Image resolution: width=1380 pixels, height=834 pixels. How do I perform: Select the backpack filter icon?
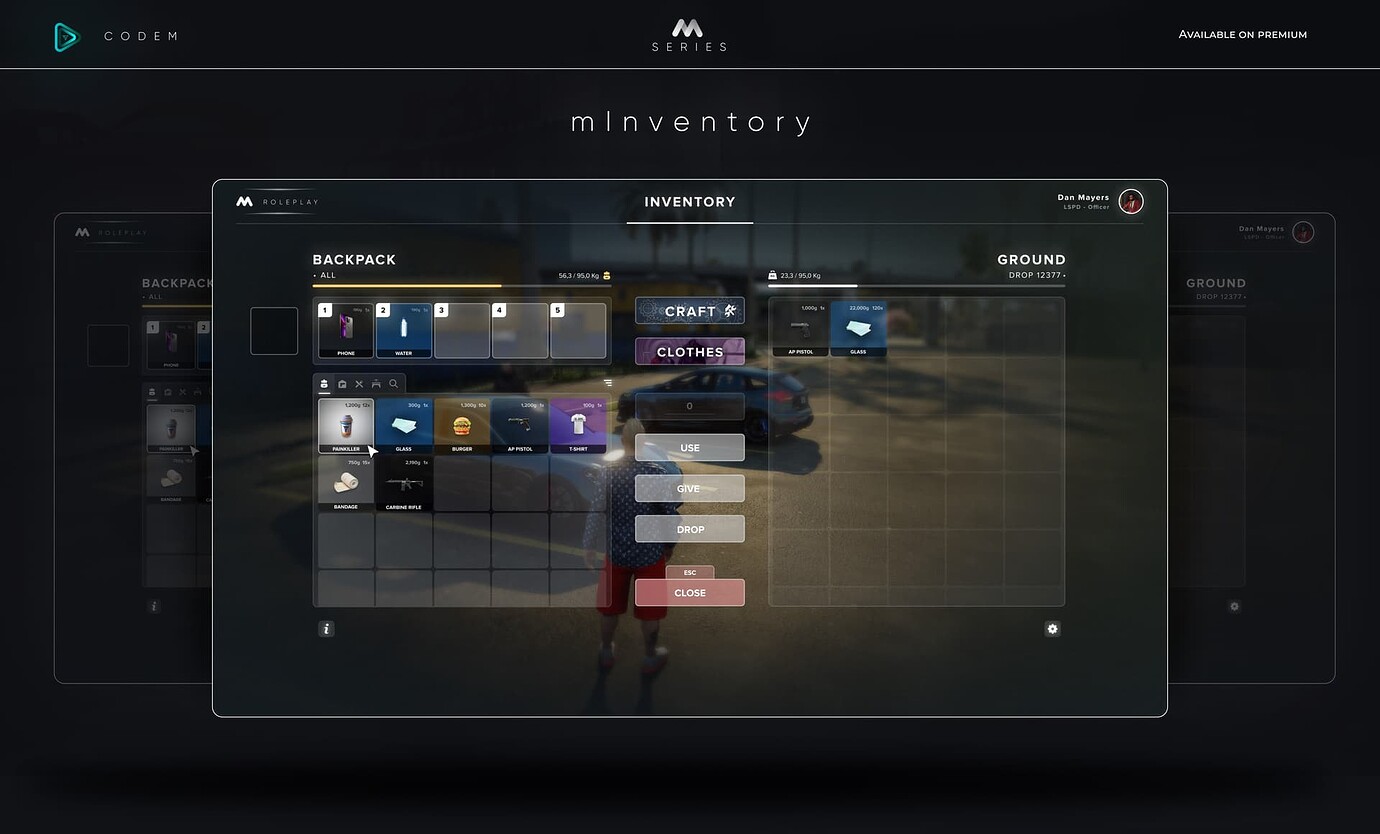pyautogui.click(x=324, y=384)
